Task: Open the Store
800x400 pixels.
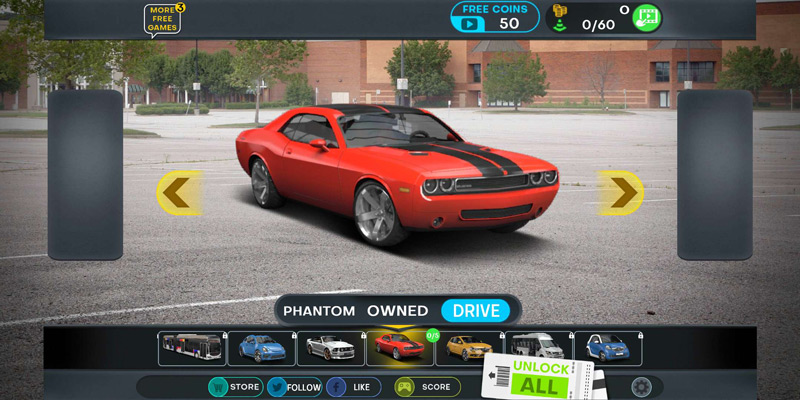Action: click(x=235, y=387)
